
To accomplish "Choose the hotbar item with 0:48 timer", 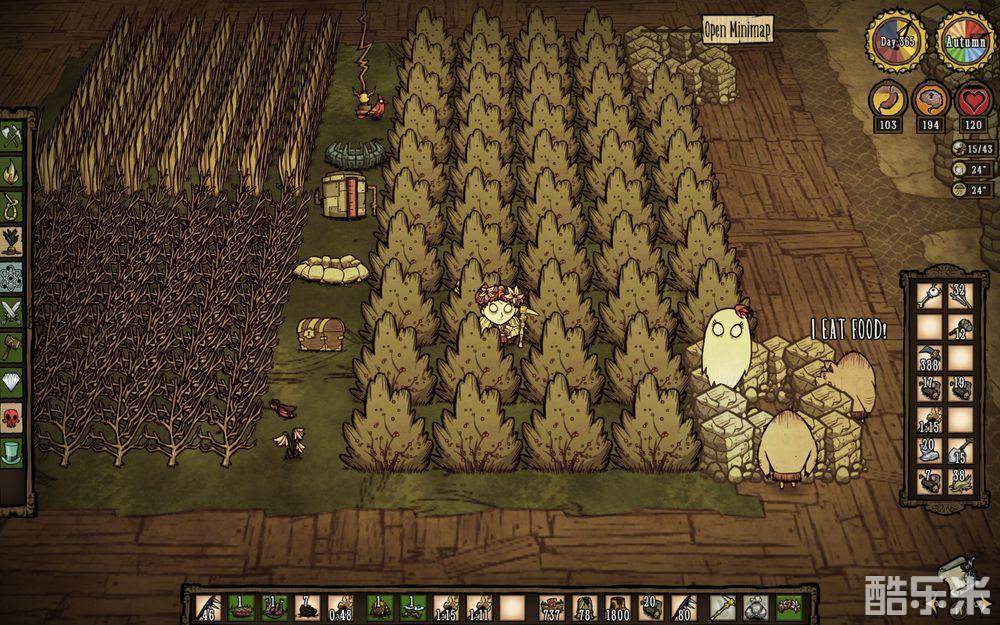I will click(343, 605).
